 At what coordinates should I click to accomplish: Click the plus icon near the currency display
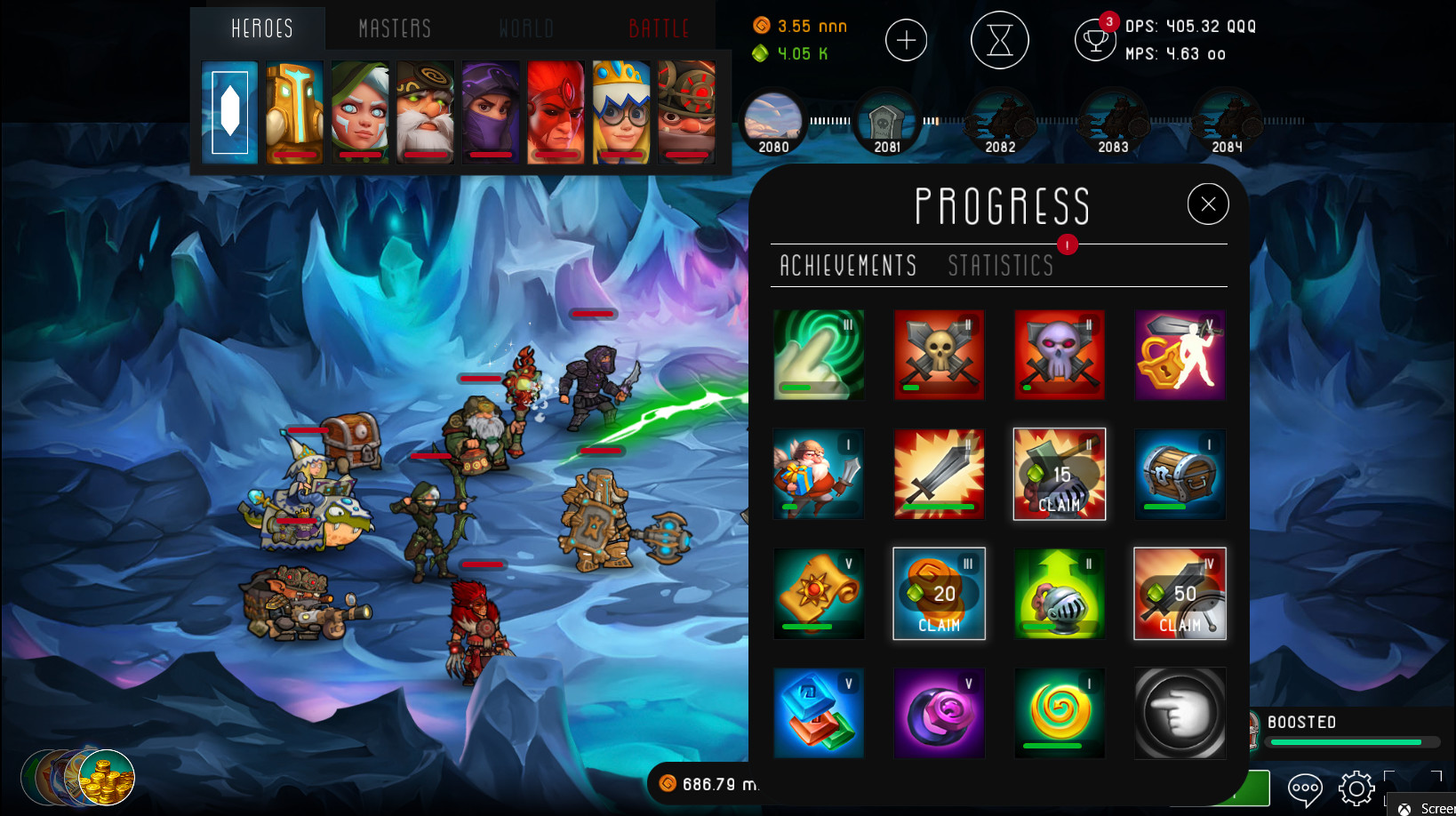coord(906,40)
